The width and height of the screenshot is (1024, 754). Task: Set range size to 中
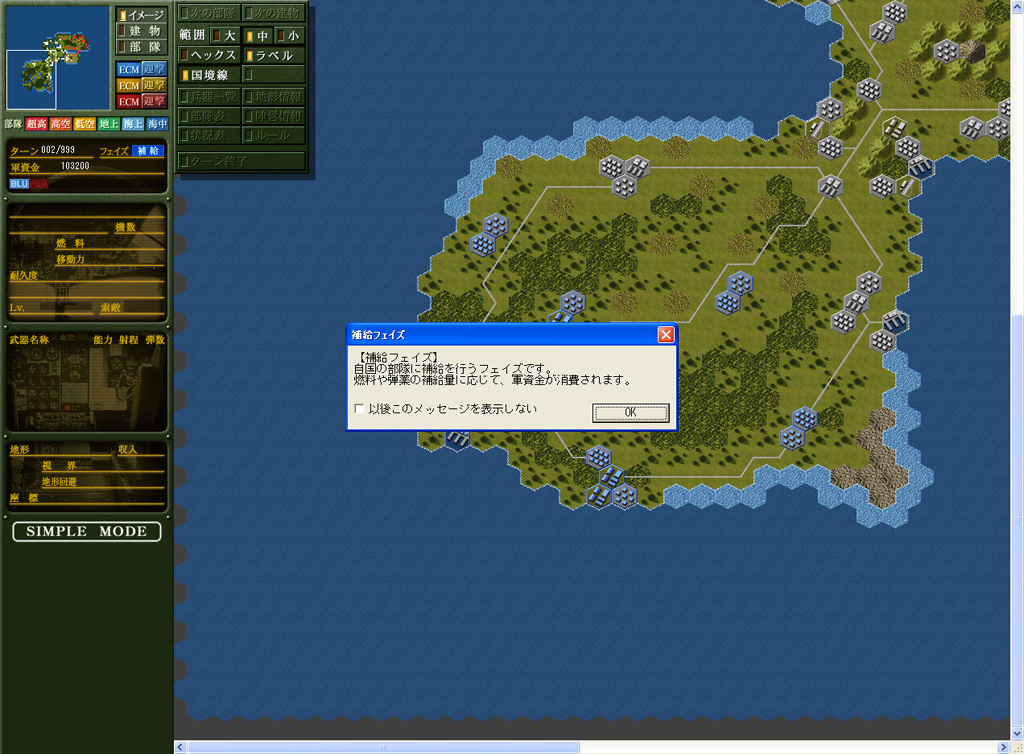point(257,35)
